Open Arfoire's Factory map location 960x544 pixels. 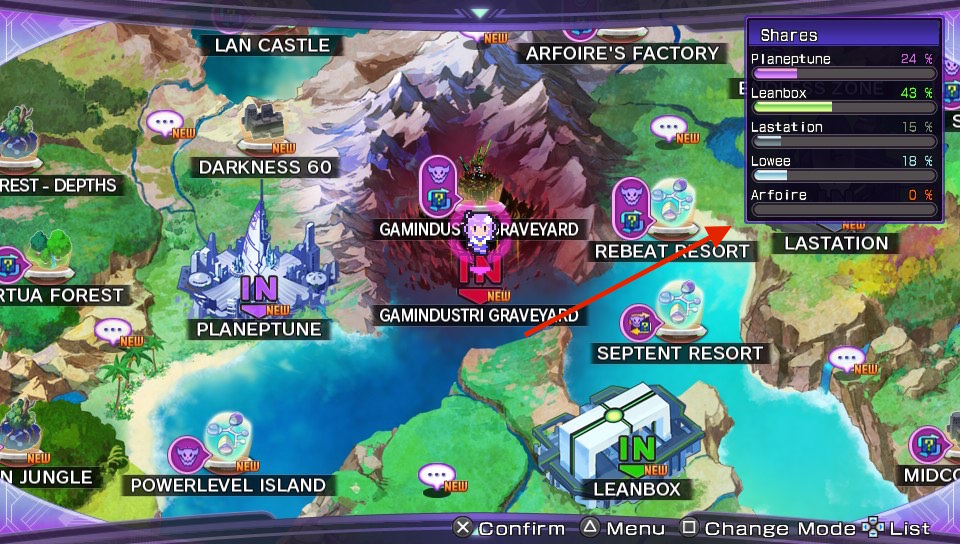622,53
